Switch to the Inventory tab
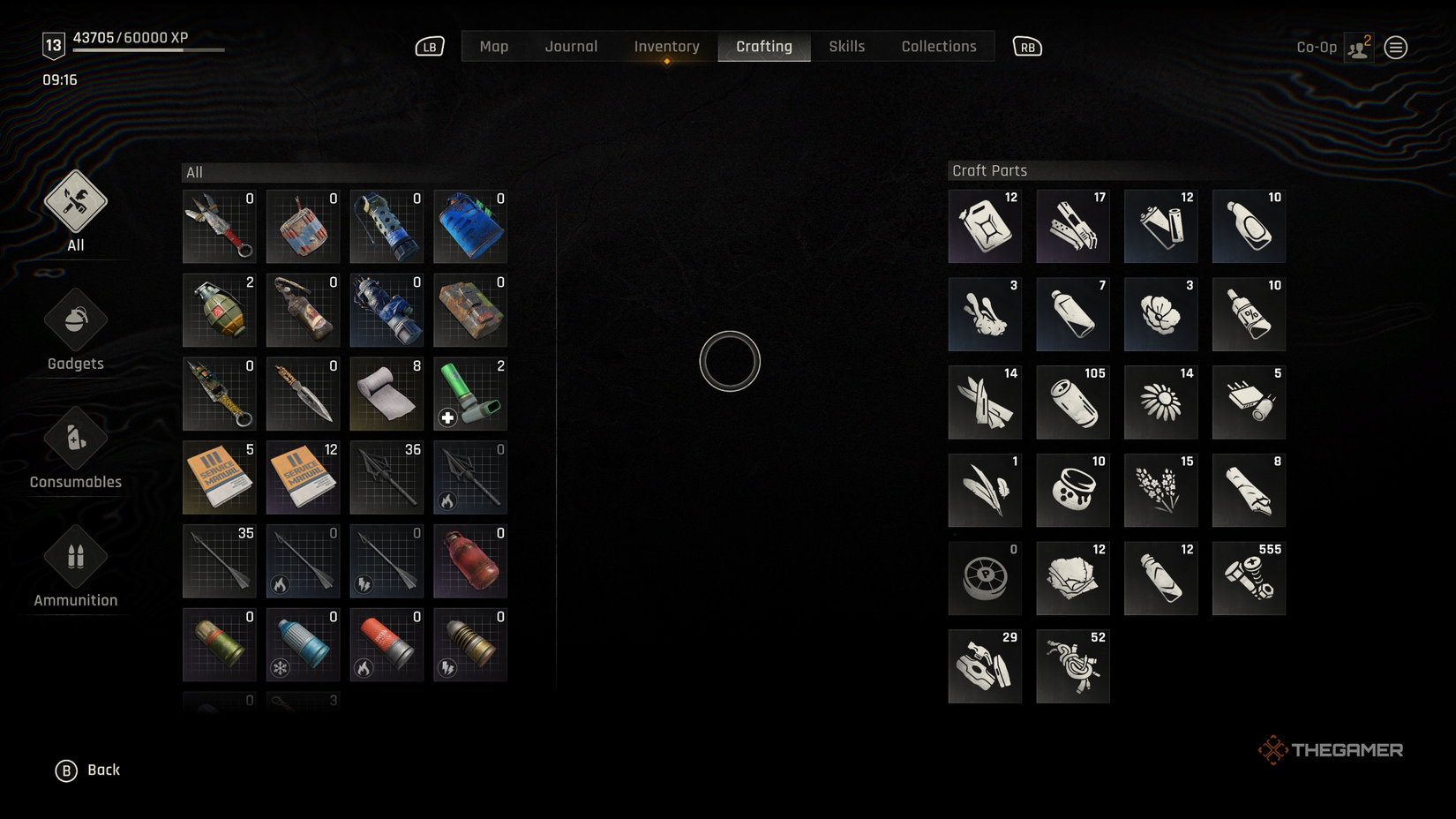Image resolution: width=1456 pixels, height=819 pixels. (x=666, y=47)
